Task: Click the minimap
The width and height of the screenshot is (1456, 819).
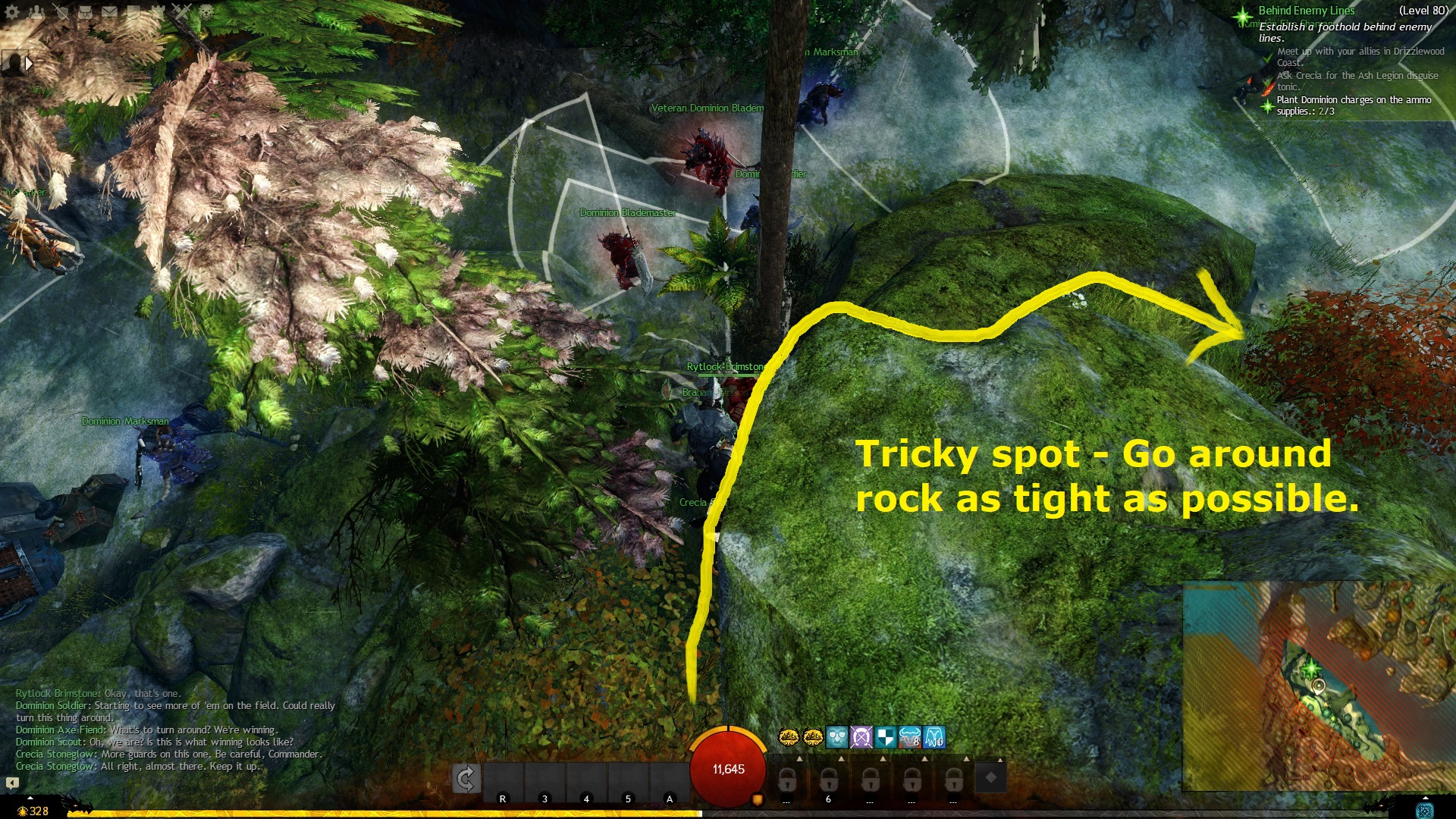Action: [1318, 686]
